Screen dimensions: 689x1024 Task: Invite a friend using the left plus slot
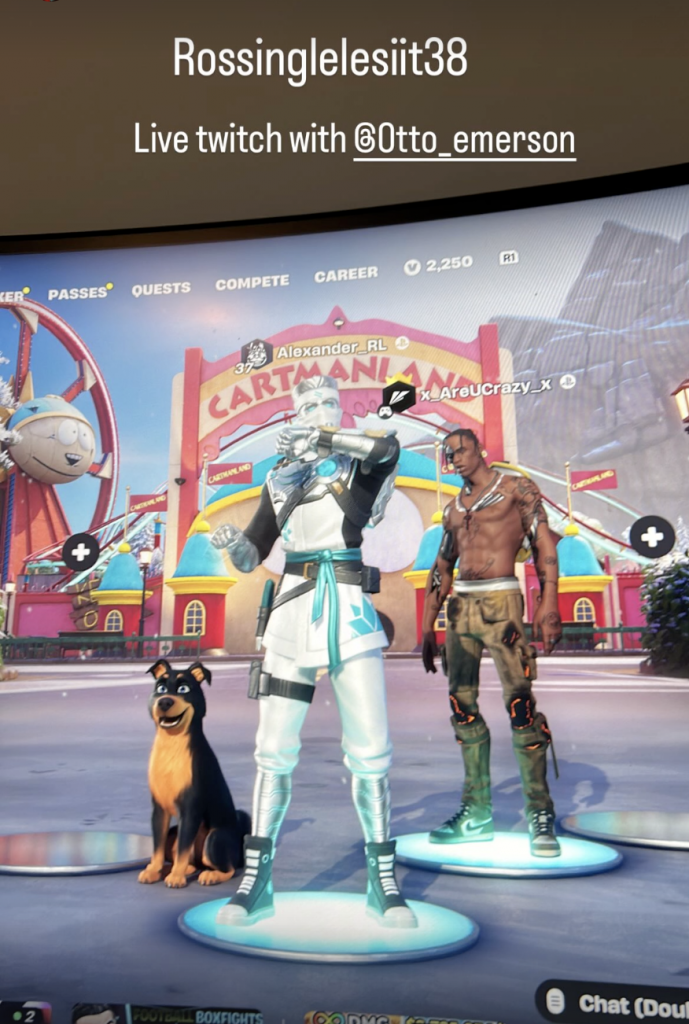81,551
